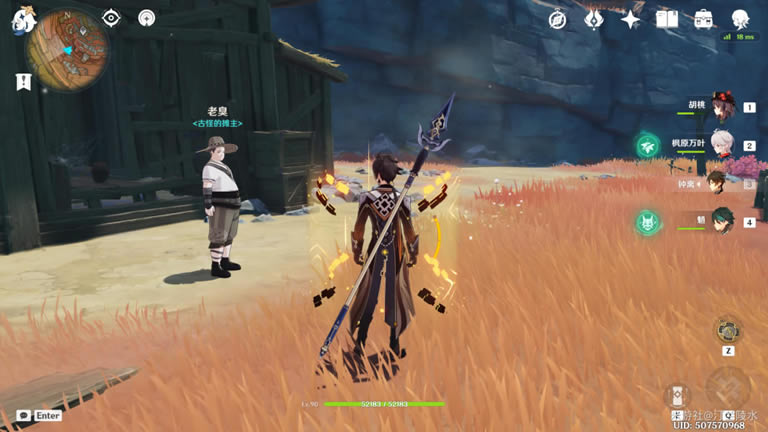This screenshot has width=768, height=432.
Task: Open the co-op character profile icon
Action: (741, 19)
